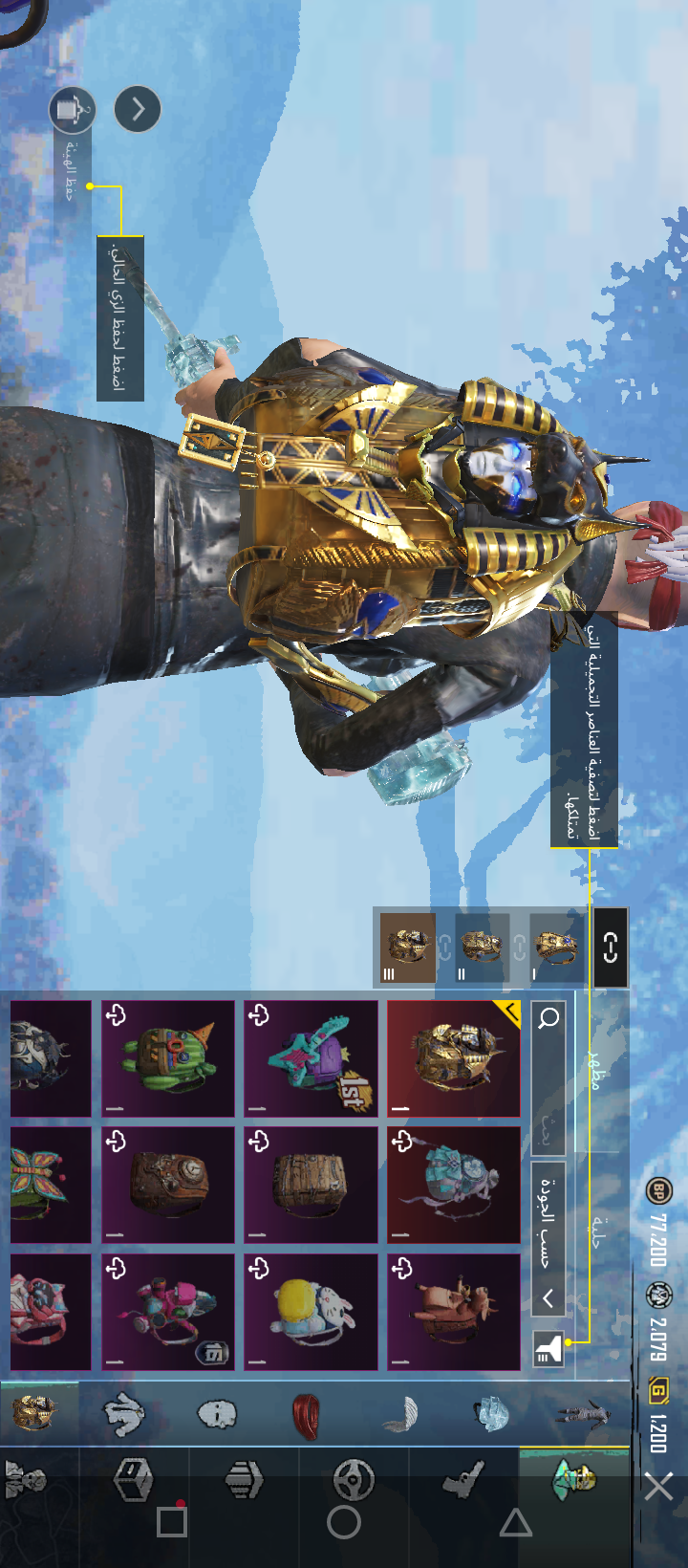Choose the pink robot backpack
Image resolution: width=688 pixels, height=1568 pixels.
[168, 1312]
